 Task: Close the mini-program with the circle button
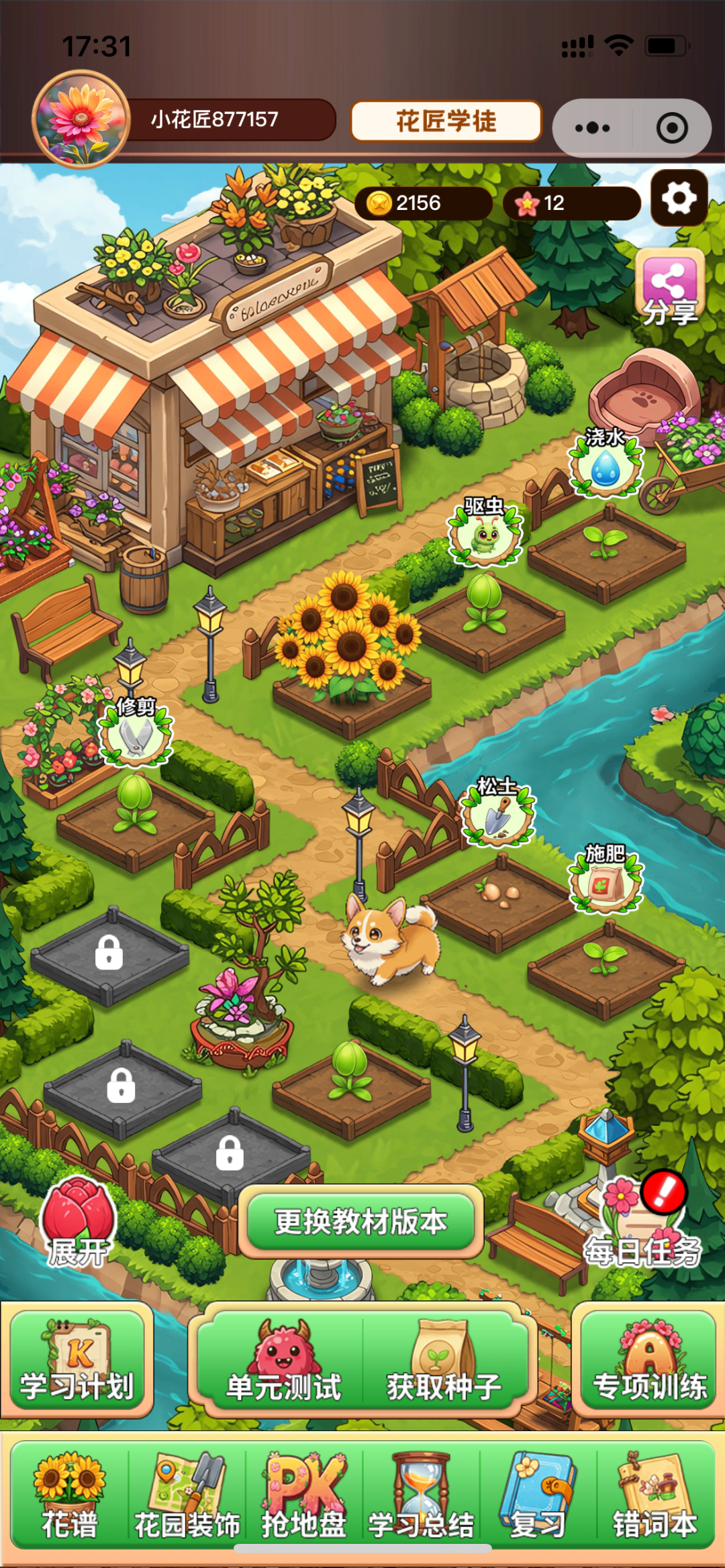[671, 127]
